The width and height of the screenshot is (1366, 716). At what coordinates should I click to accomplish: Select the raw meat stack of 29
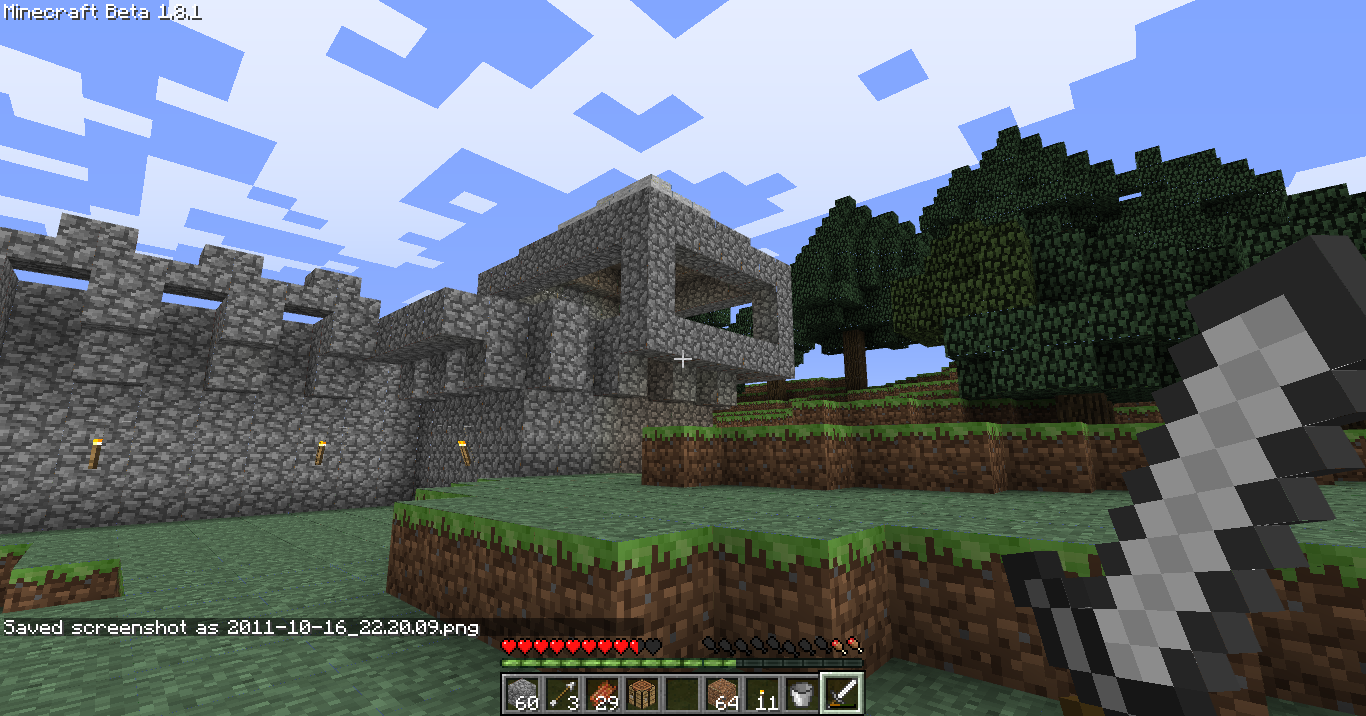click(601, 693)
